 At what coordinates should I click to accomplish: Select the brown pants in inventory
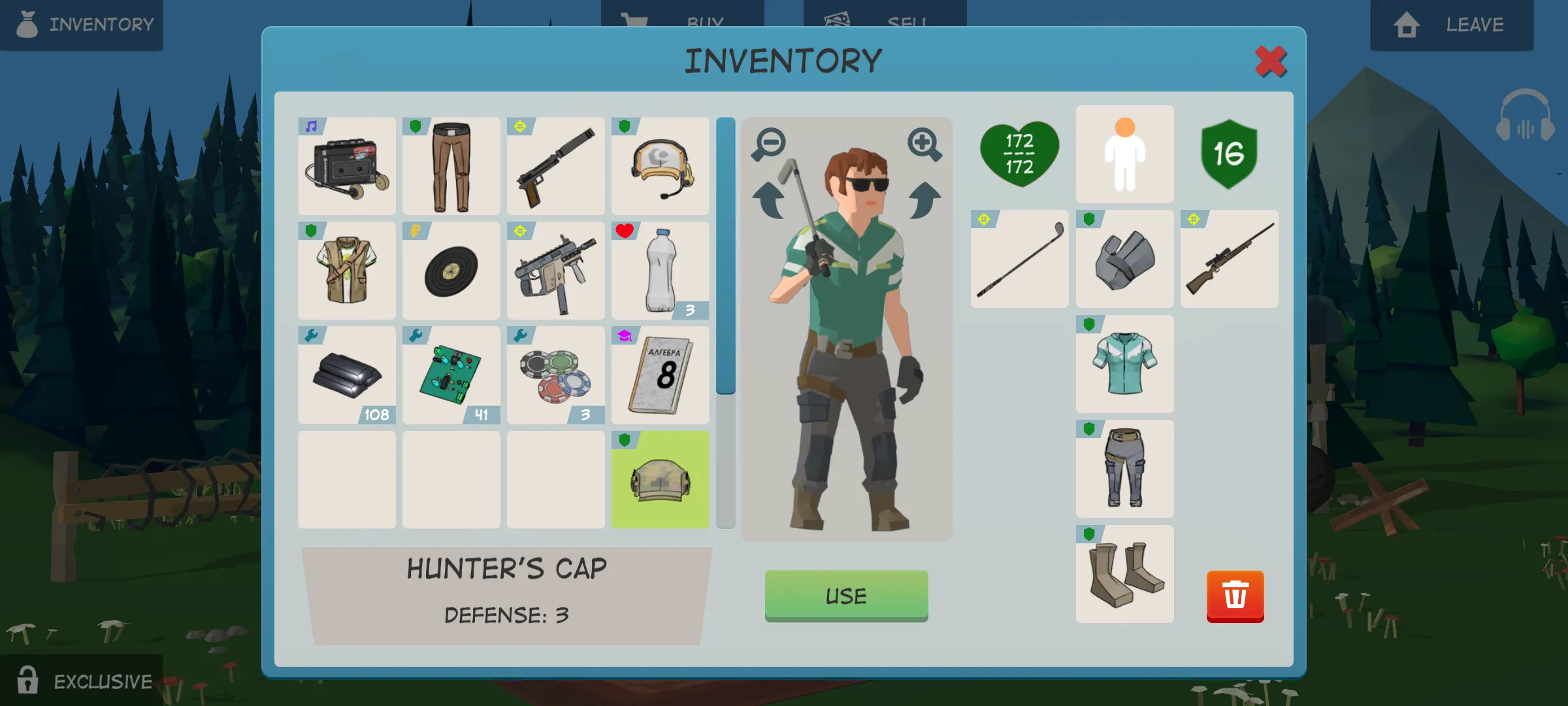pyautogui.click(x=451, y=167)
